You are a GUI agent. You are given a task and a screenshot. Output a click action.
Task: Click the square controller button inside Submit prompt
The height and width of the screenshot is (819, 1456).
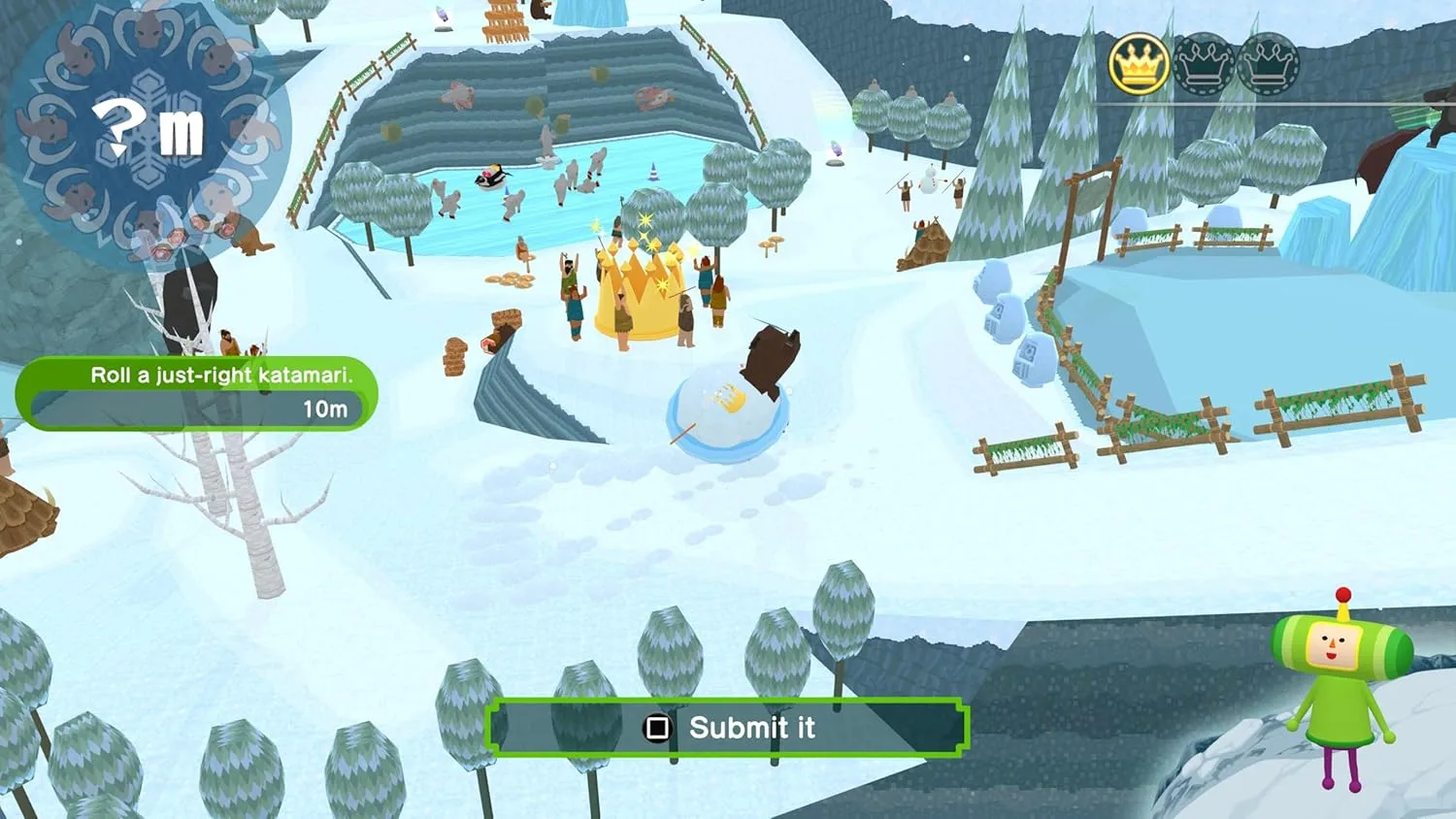[x=660, y=729]
